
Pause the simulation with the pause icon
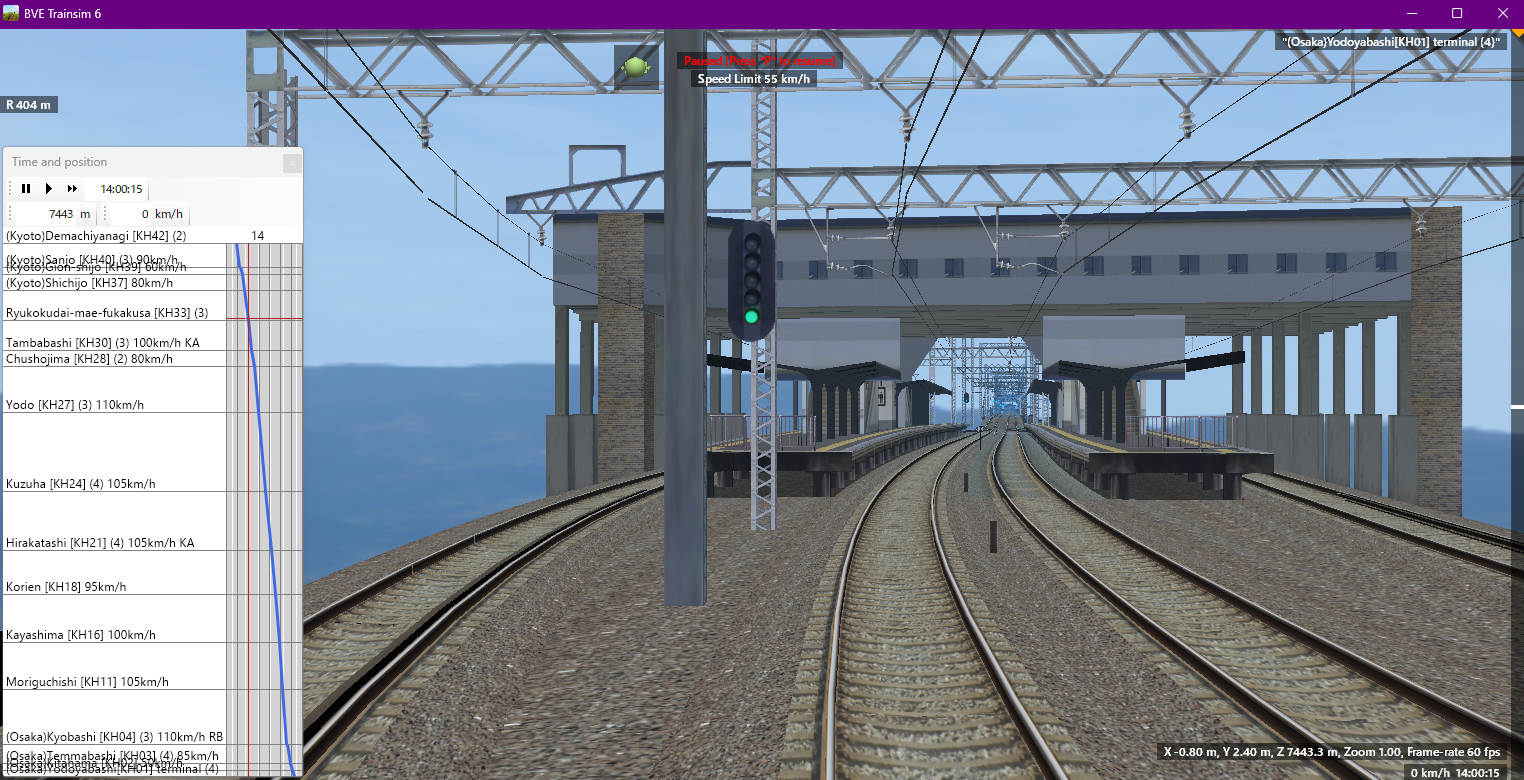point(26,188)
